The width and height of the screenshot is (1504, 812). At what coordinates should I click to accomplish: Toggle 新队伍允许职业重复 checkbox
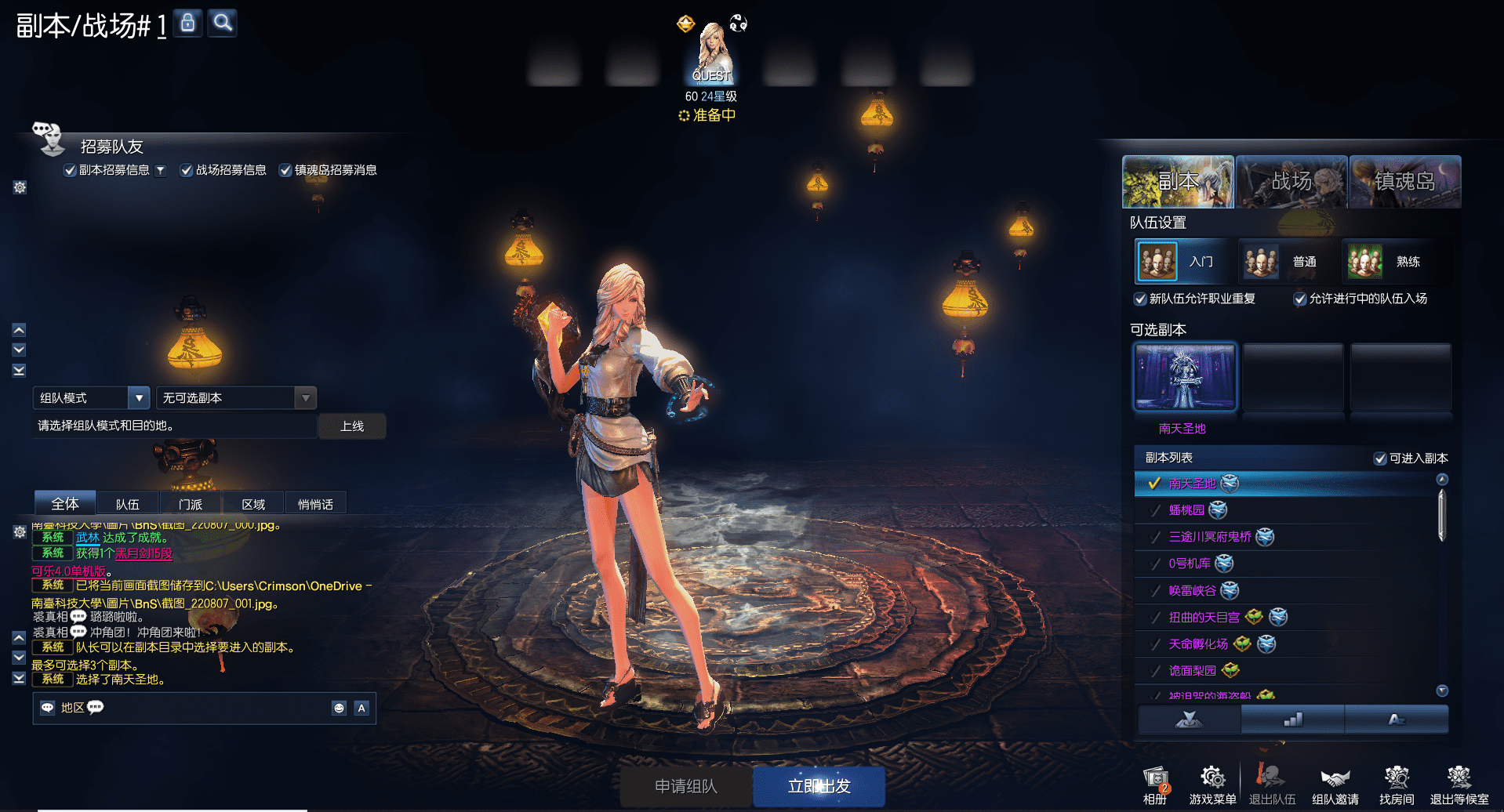click(1141, 299)
